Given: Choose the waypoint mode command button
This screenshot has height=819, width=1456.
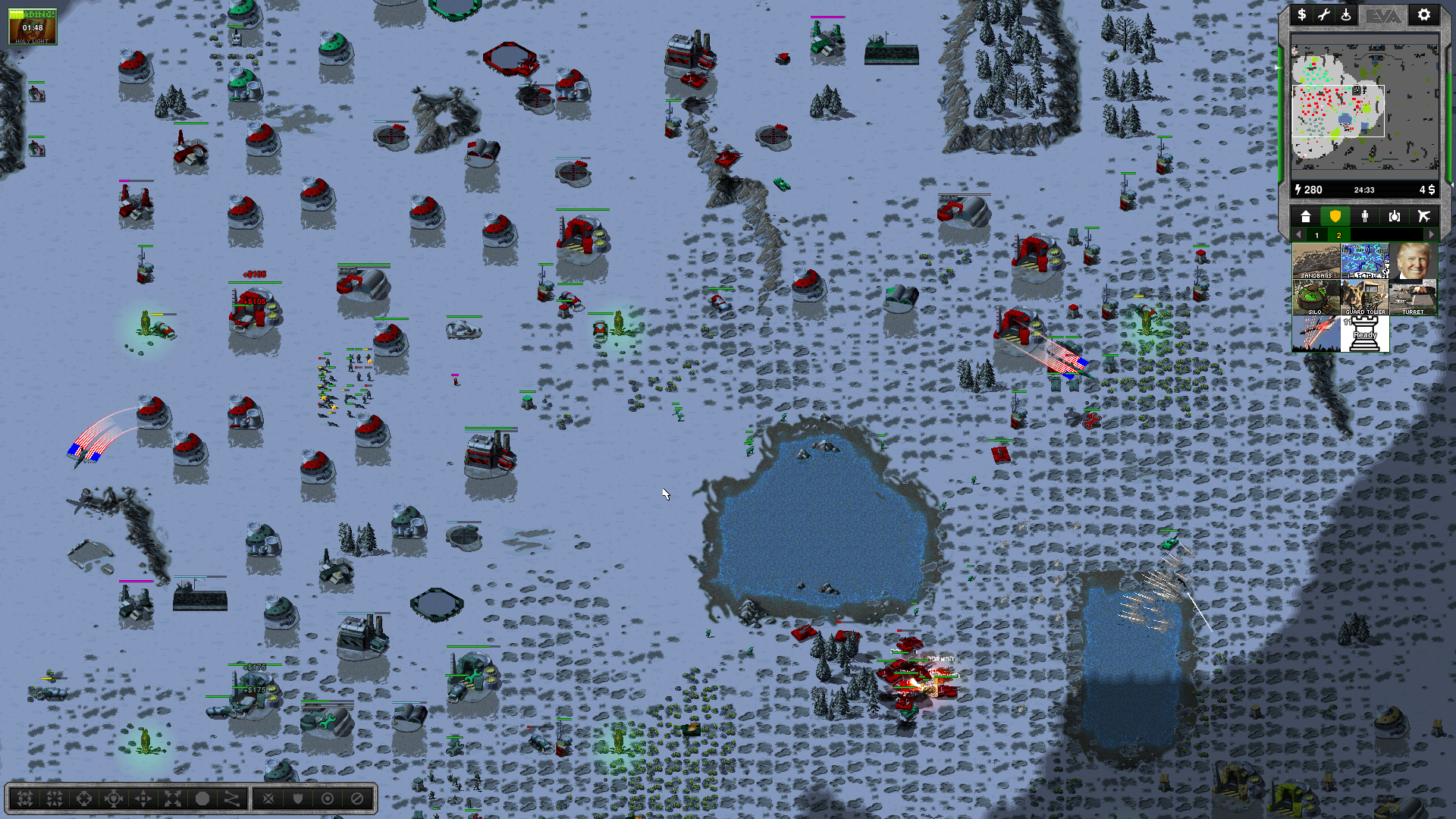Looking at the screenshot, I should click(231, 799).
